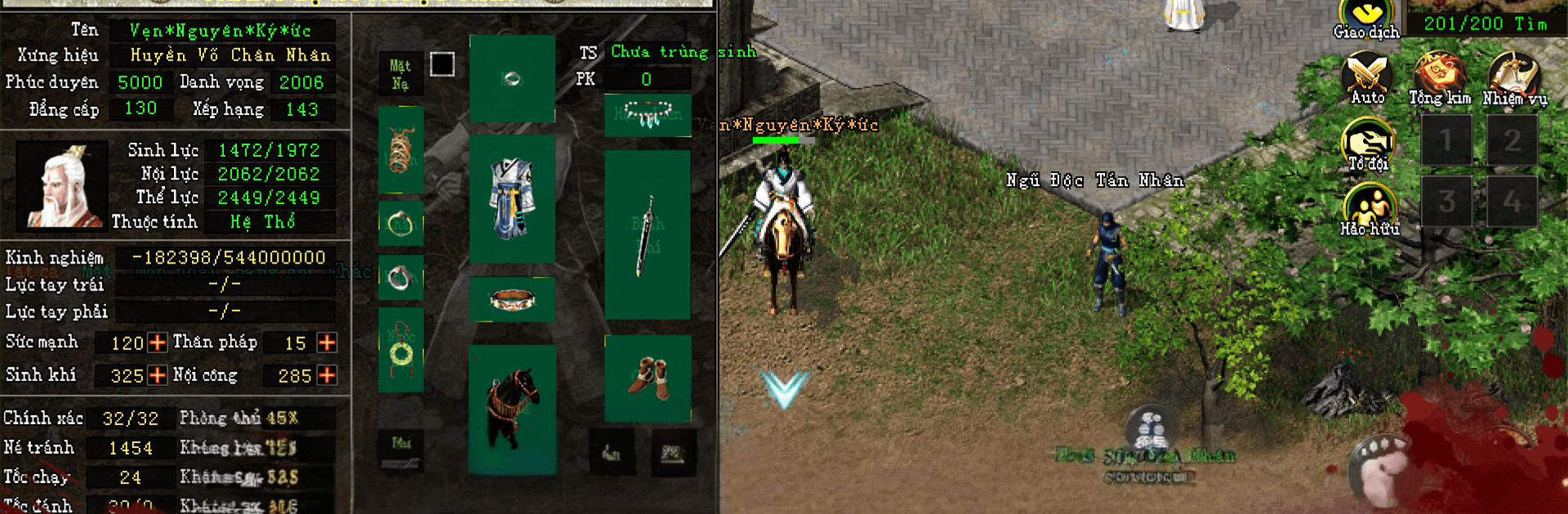Viewport: 1568px width, 514px height.
Task: Select quick slot number 1
Action: (1446, 140)
